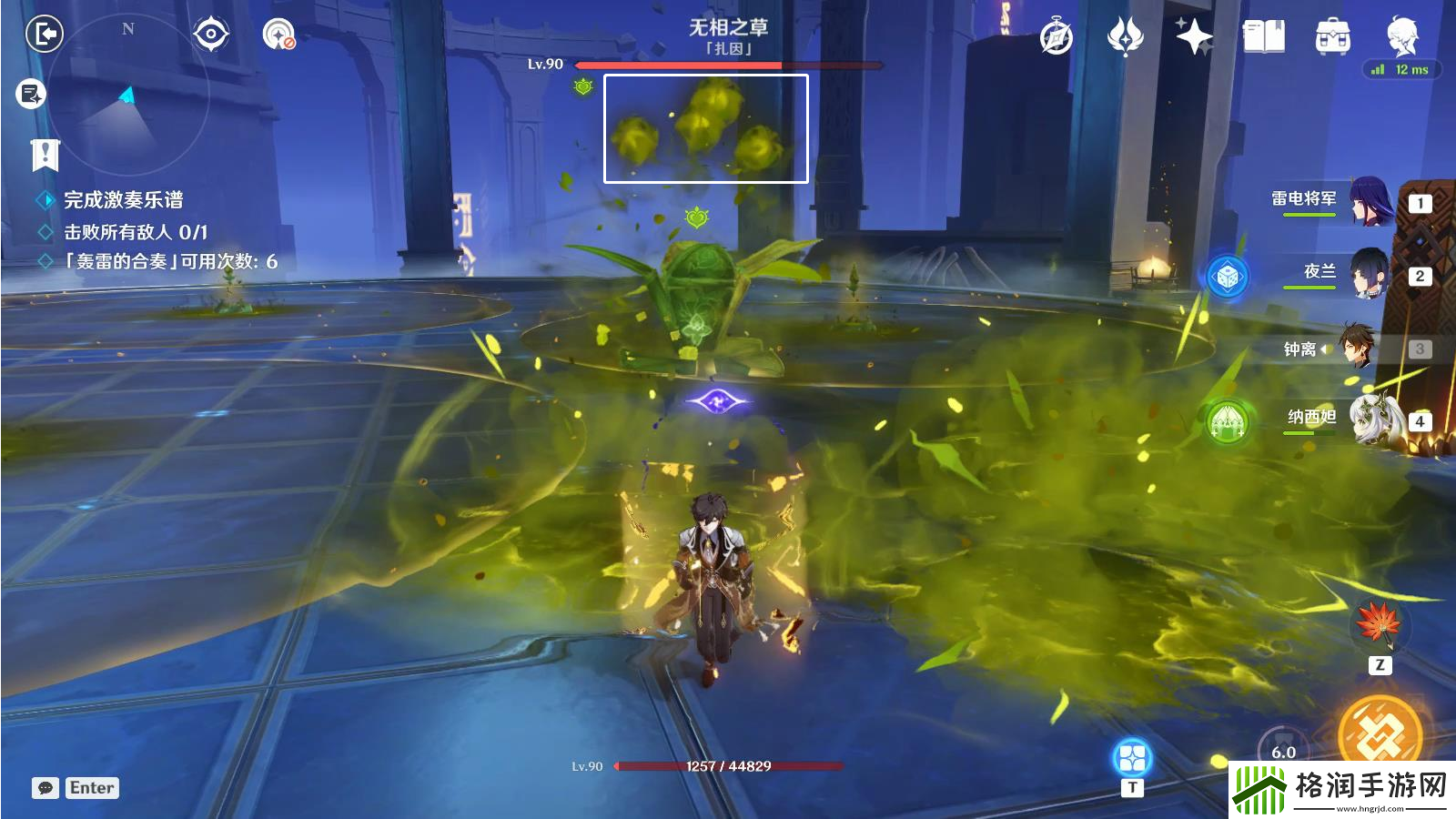Image resolution: width=1456 pixels, height=819 pixels.
Task: Use the red maple leaf gadget
Action: [1379, 624]
